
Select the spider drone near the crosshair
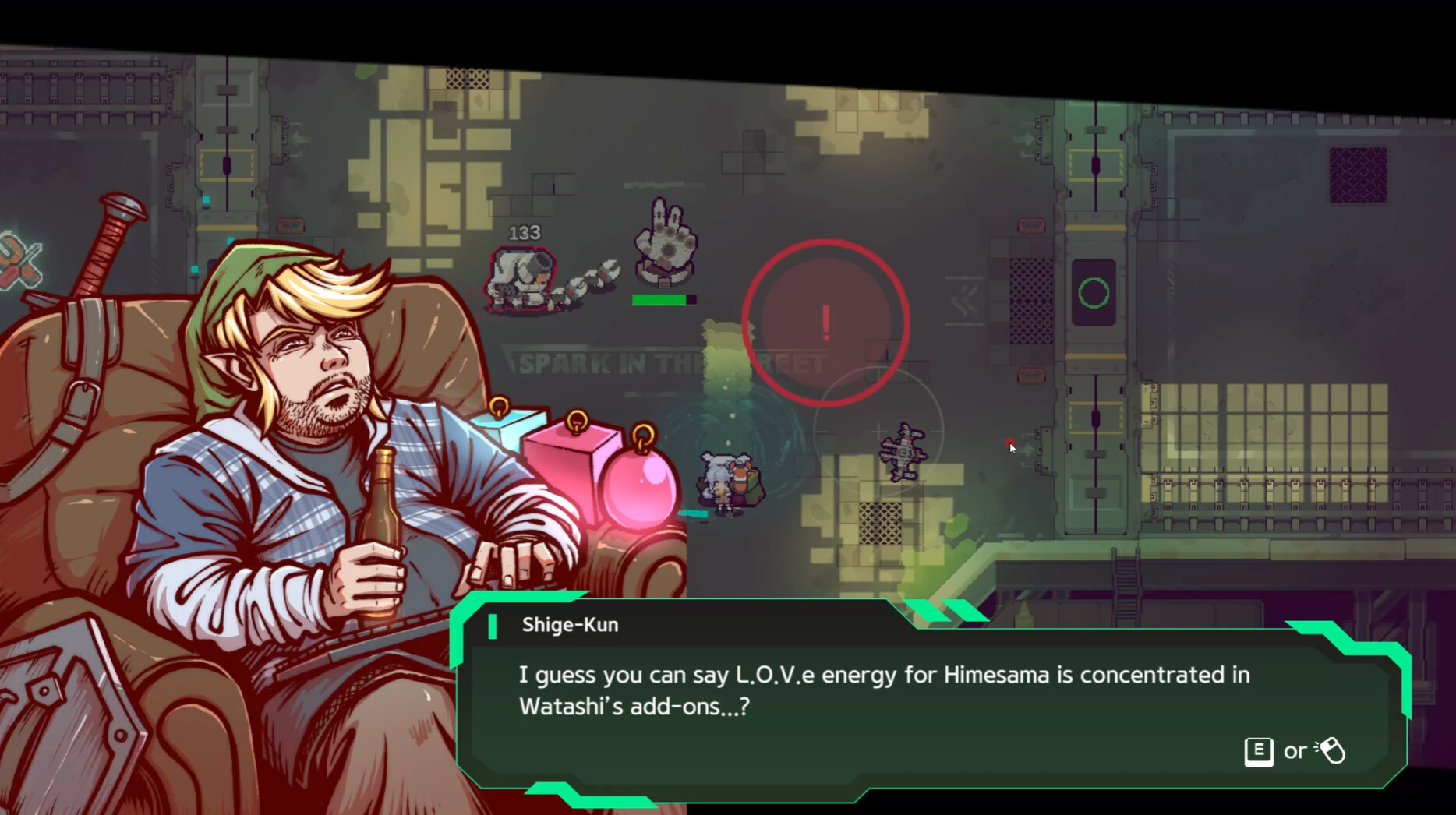[x=904, y=452]
